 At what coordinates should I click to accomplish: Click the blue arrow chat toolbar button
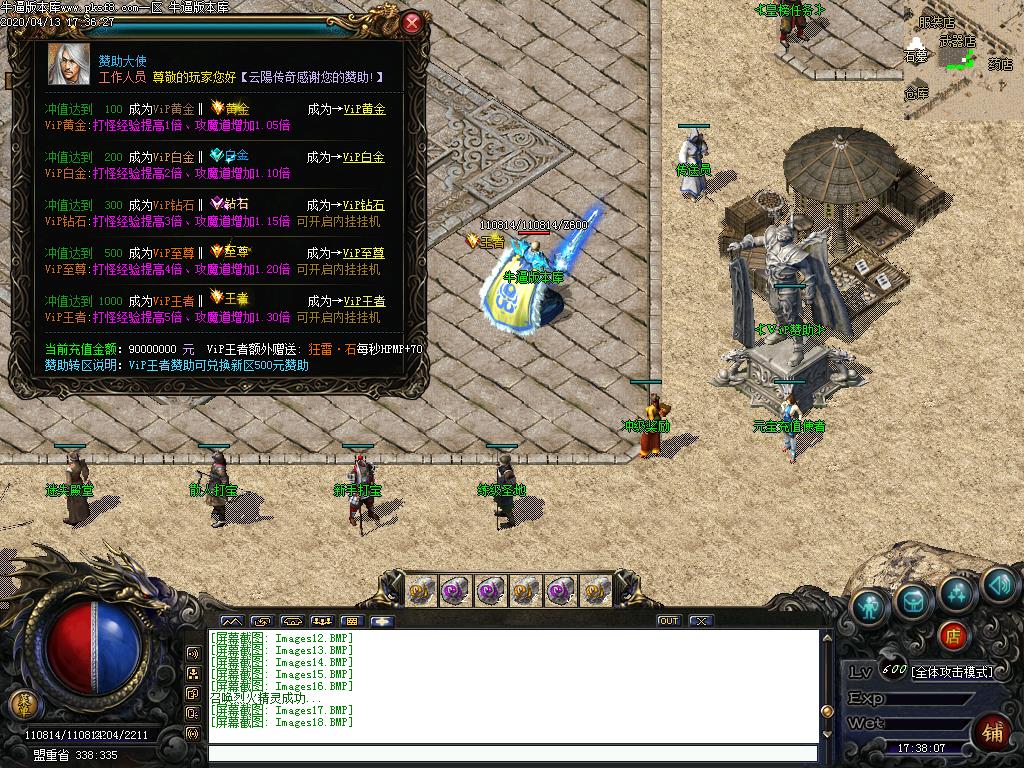382,621
